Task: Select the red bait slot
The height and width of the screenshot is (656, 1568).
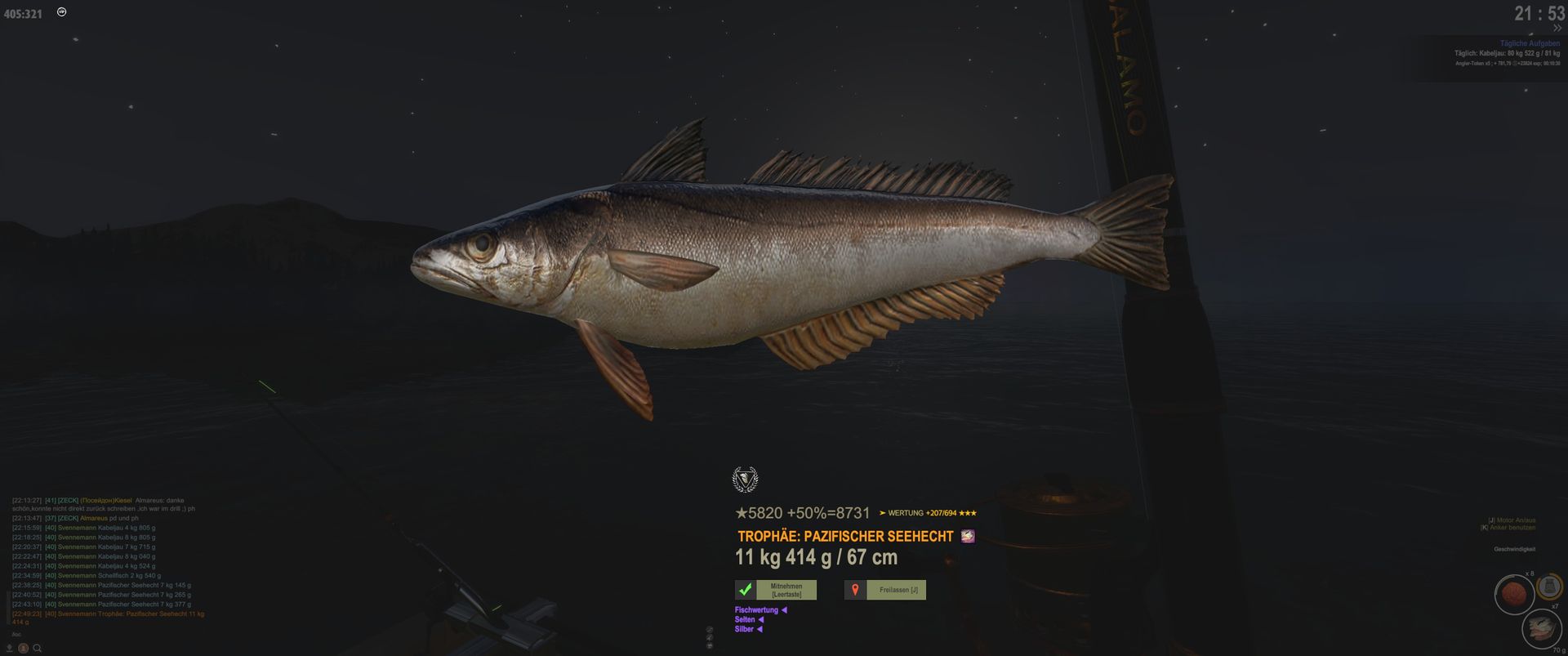Action: pos(1513,595)
